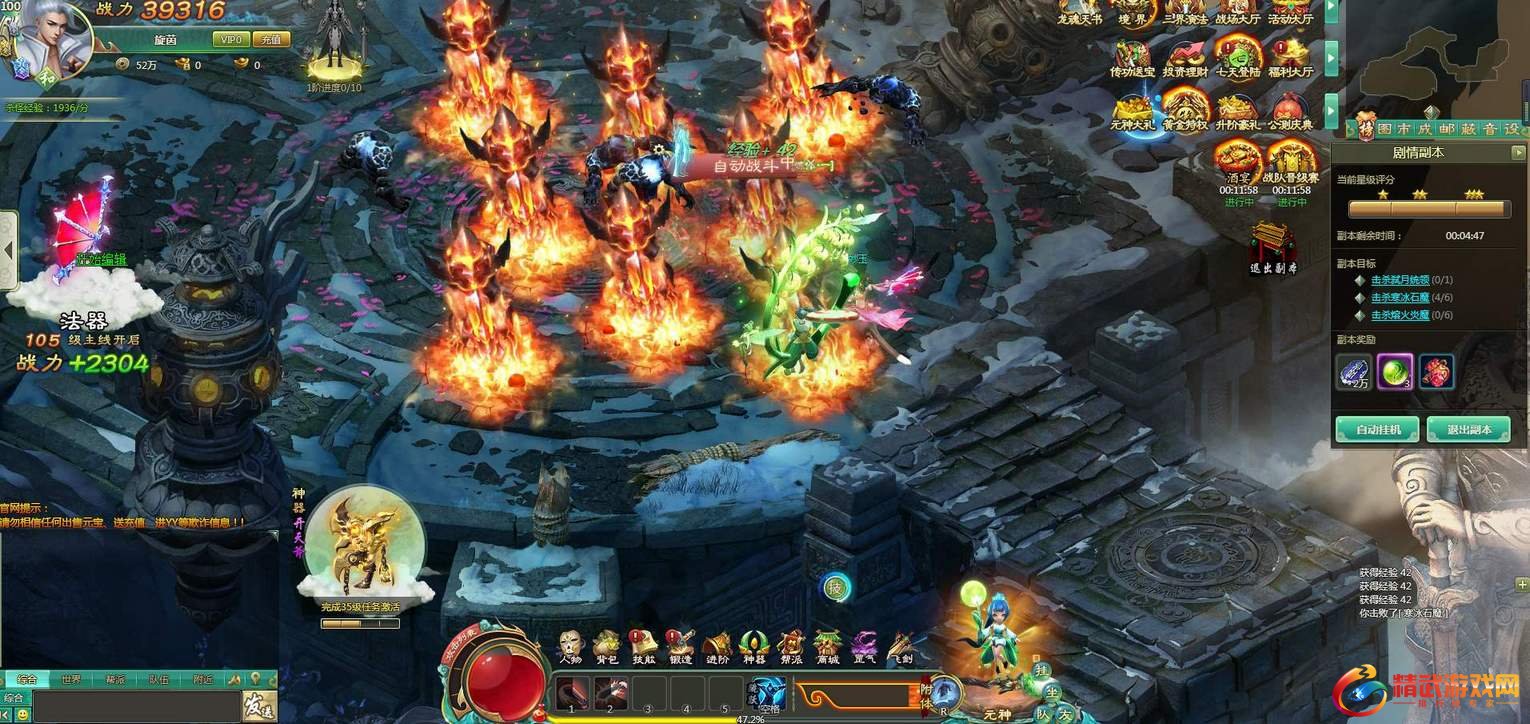Select the white-haired player portrait
This screenshot has width=1530, height=724.
[52, 40]
